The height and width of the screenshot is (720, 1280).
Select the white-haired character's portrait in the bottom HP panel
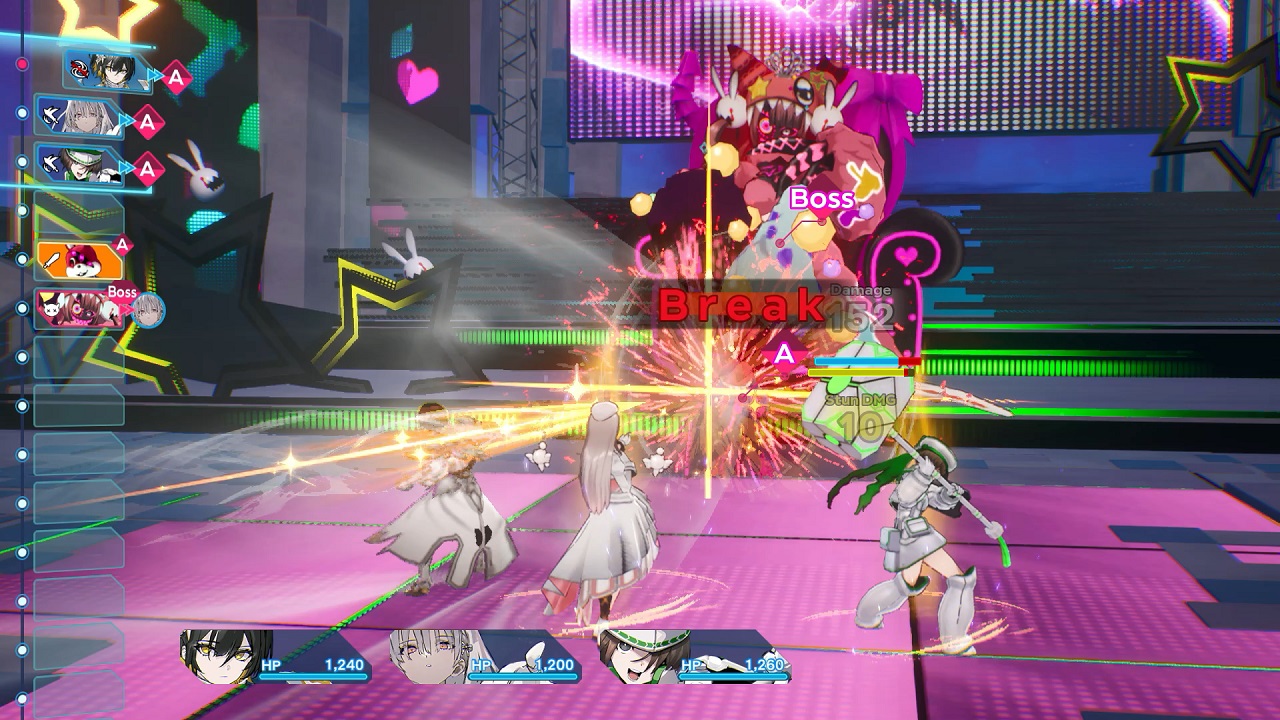pyautogui.click(x=428, y=655)
